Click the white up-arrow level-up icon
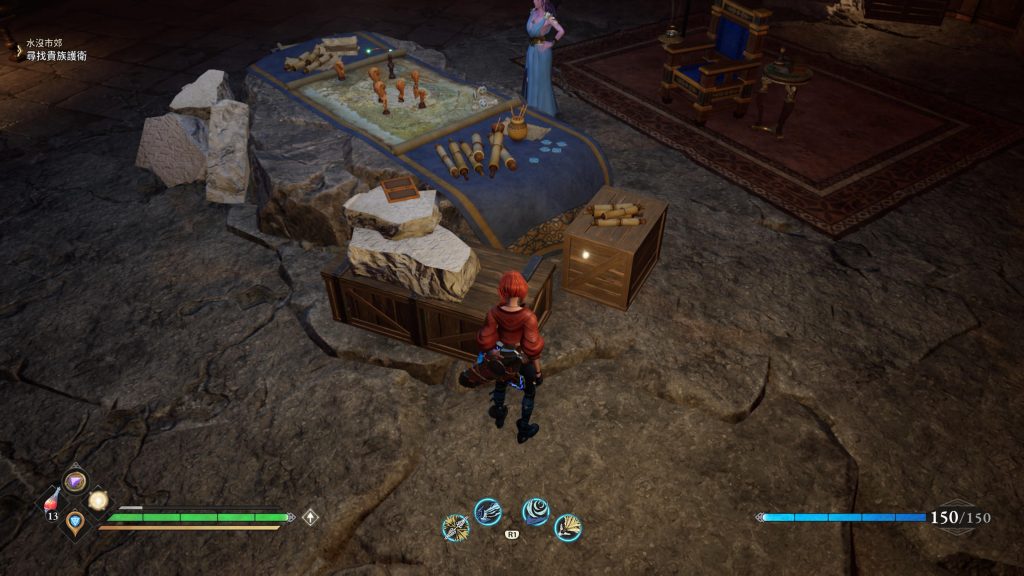Viewport: 1024px width, 576px height. [311, 517]
